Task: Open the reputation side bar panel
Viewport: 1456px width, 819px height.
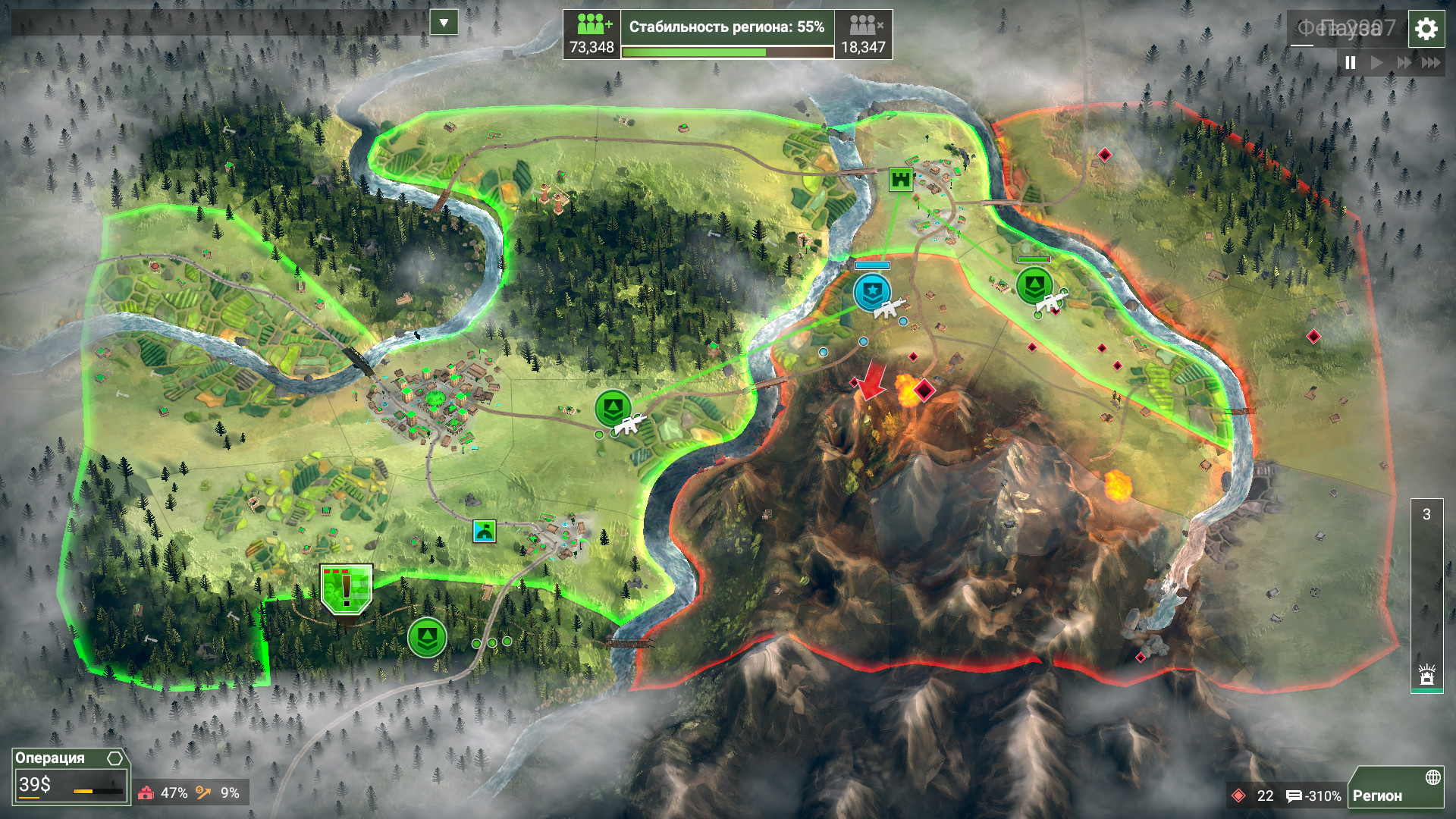Action: tap(1426, 595)
